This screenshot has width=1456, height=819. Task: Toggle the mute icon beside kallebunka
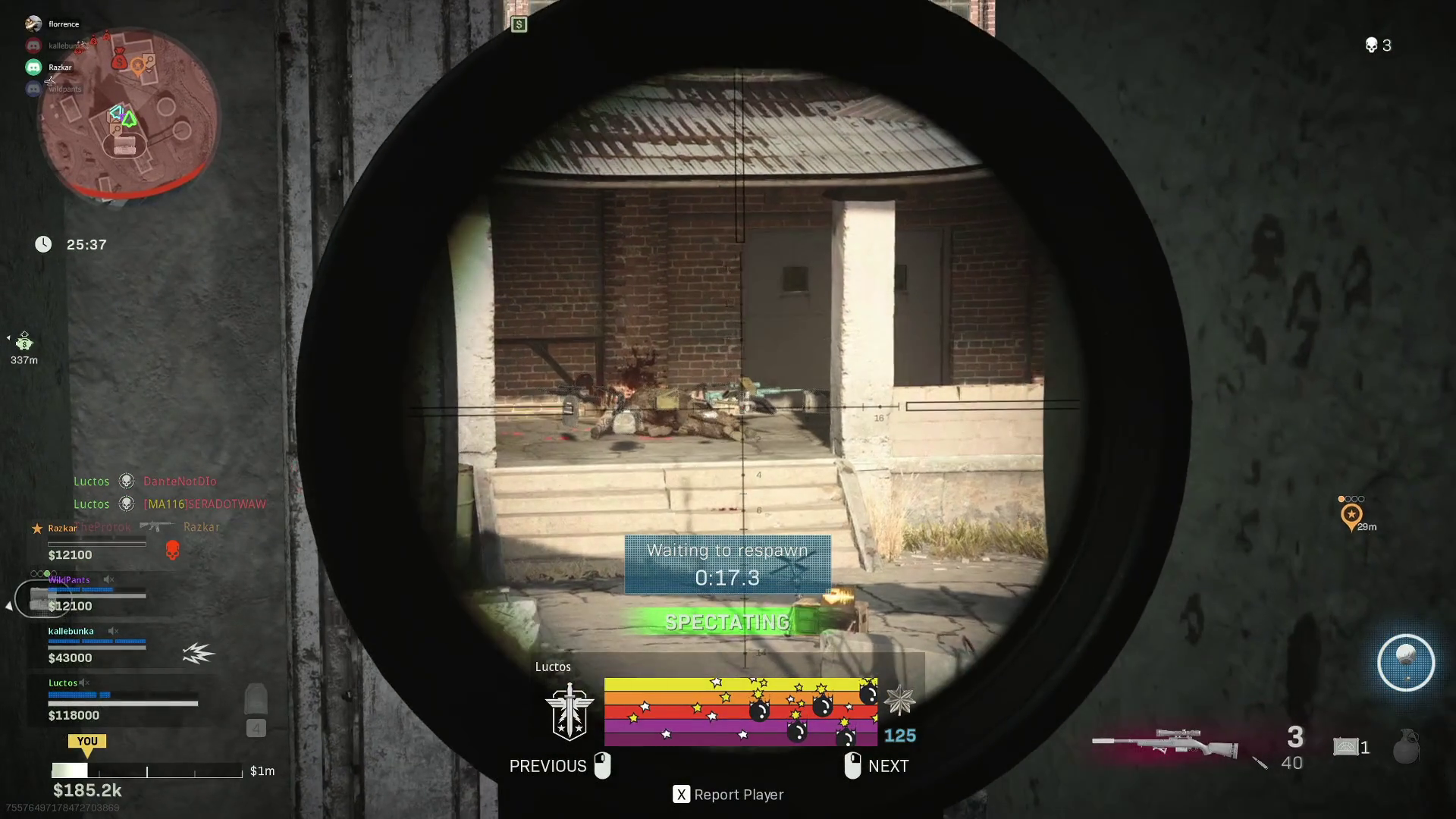(x=113, y=631)
